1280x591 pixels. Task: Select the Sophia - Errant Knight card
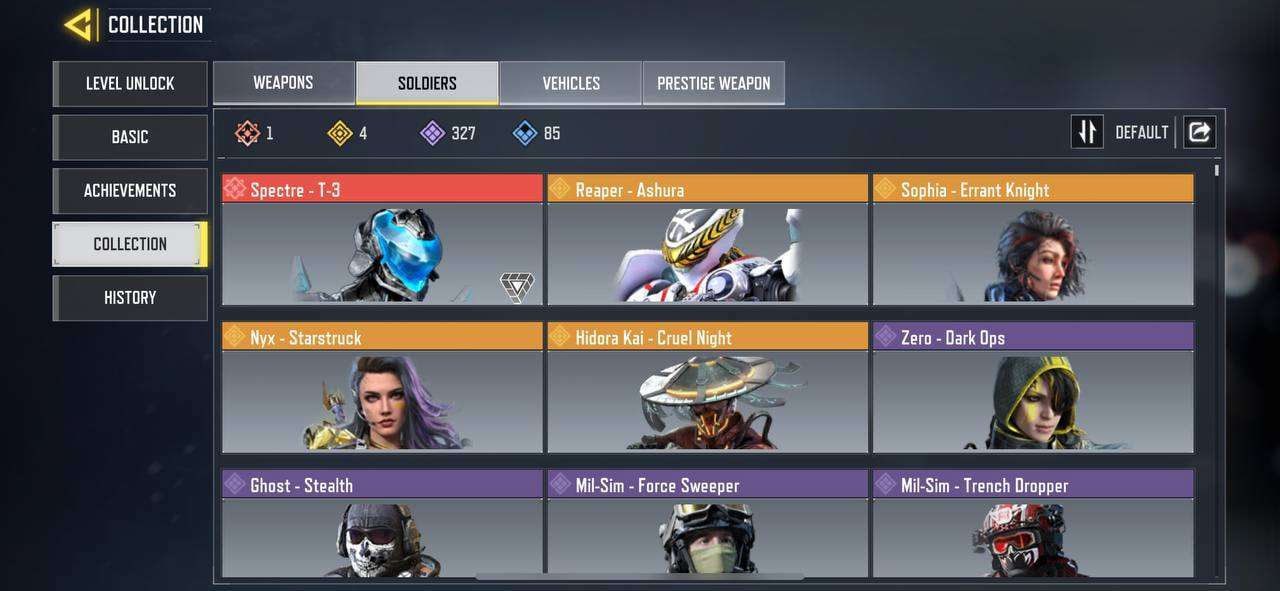[x=1033, y=240]
